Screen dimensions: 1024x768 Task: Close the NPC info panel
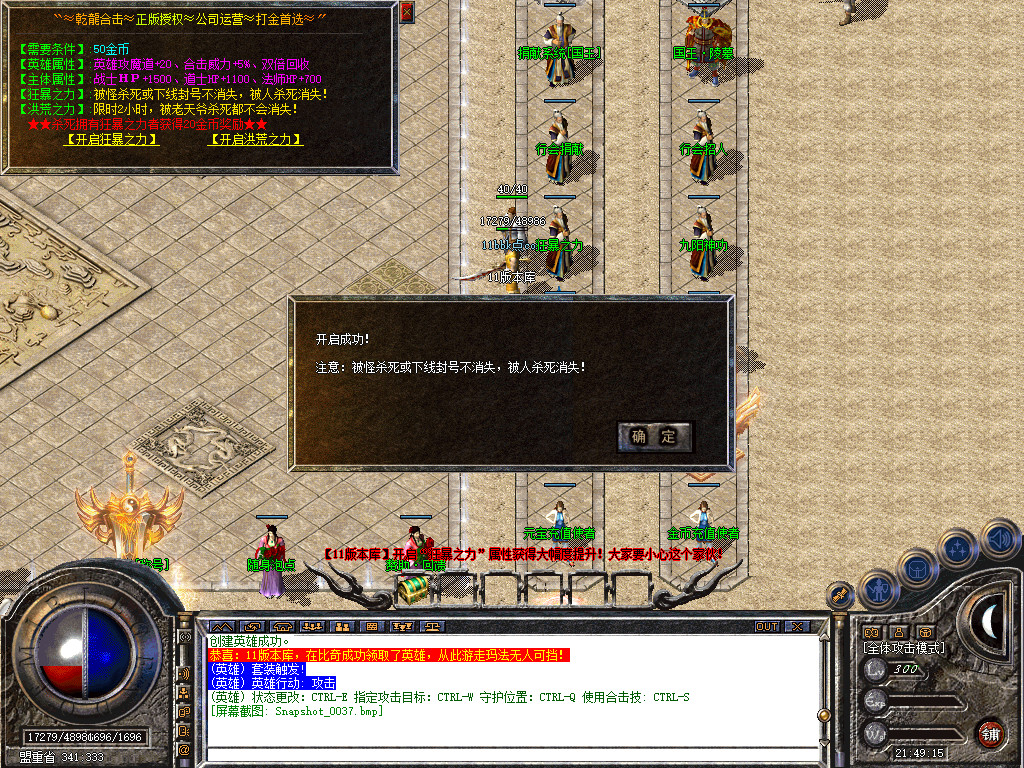click(x=406, y=13)
